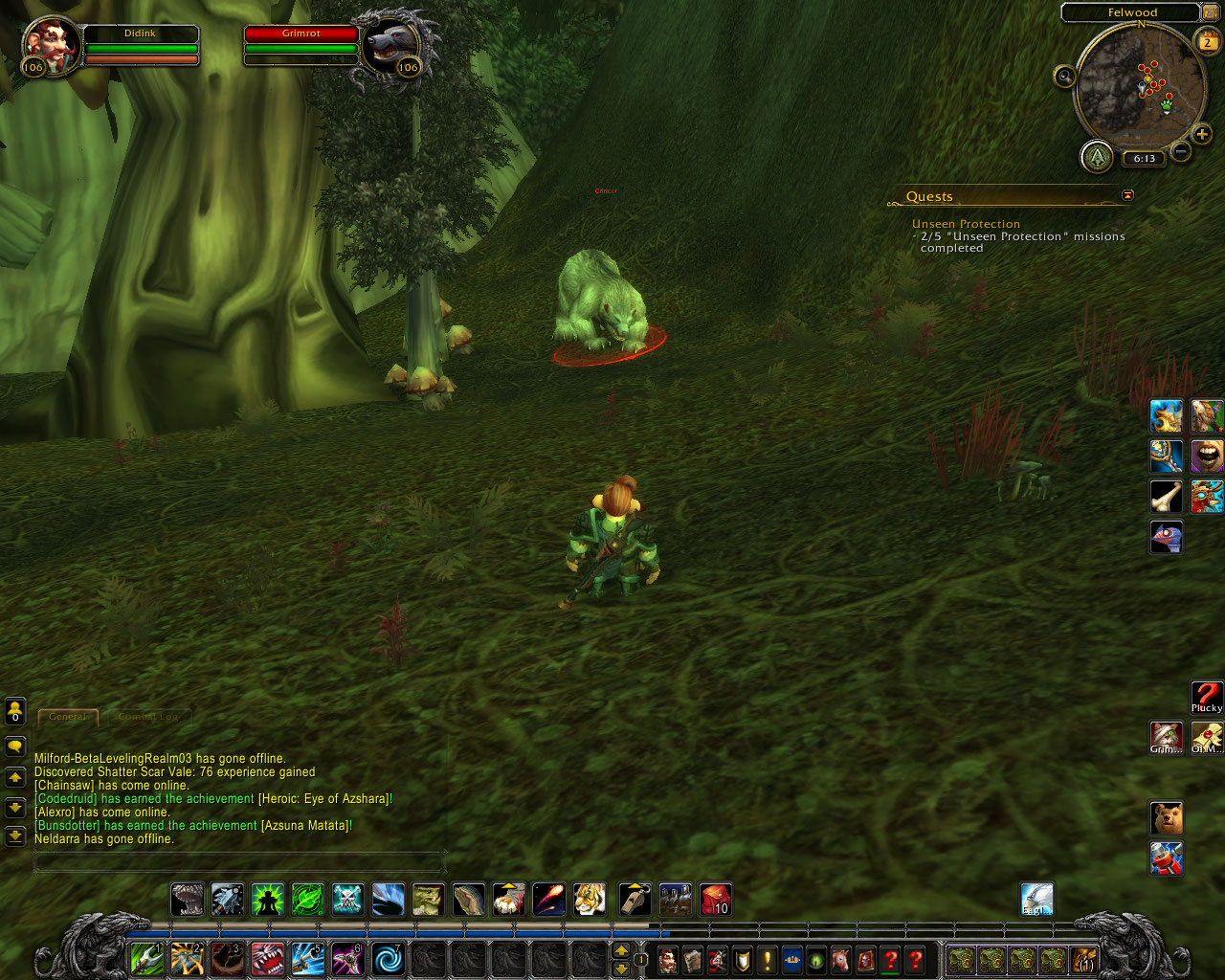This screenshot has width=1225, height=980.
Task: Click Grimrot's target portrait
Action: click(391, 45)
